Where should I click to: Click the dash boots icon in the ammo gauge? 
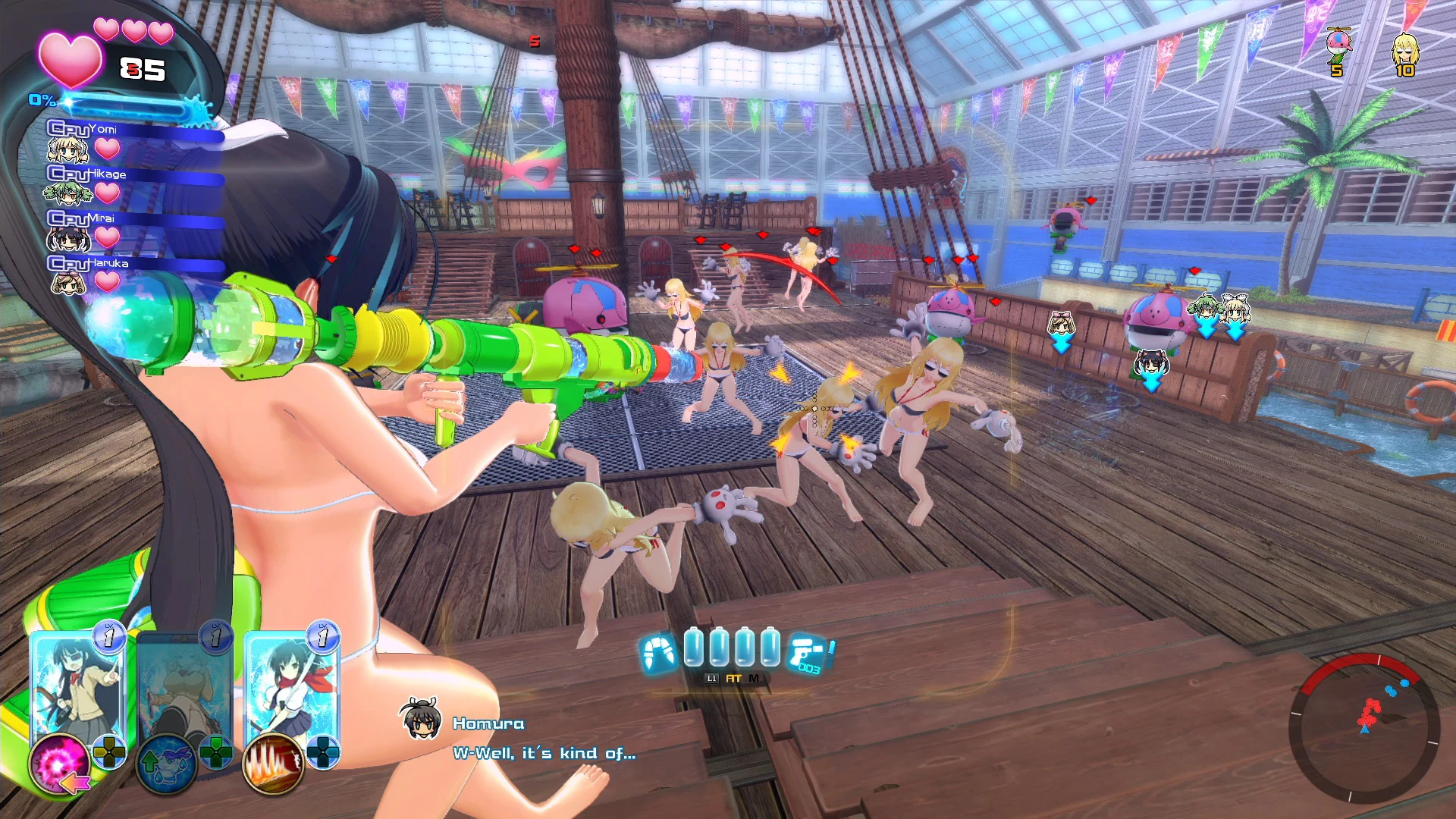tap(659, 653)
